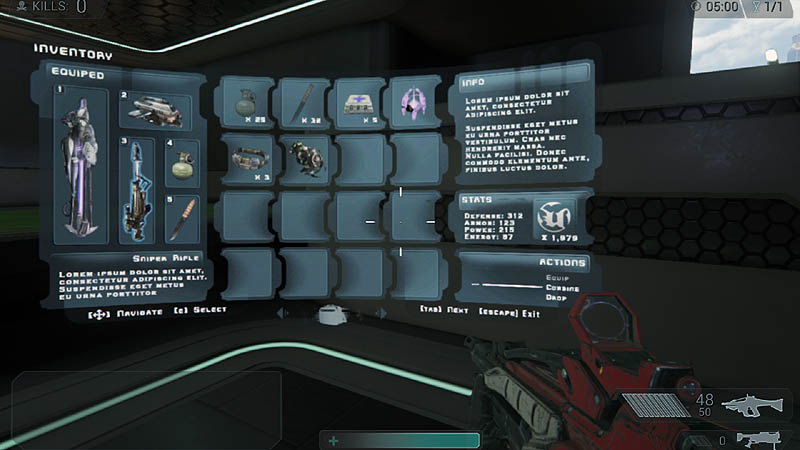Select equipped slot 3 rifle
Viewport: 800px width, 450px height.
pyautogui.click(x=137, y=191)
